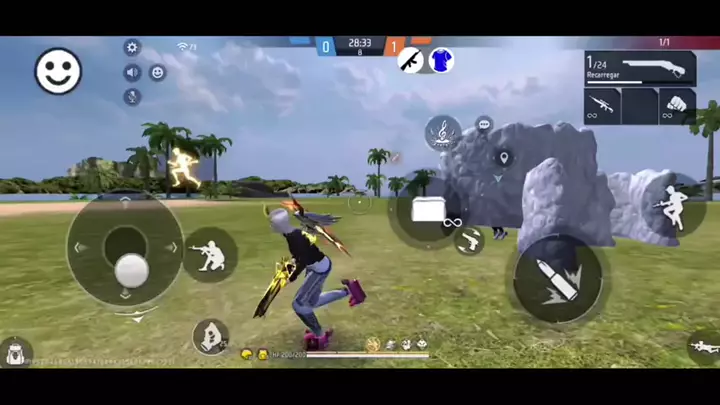The width and height of the screenshot is (720, 405).
Task: Toggle the microphone voice chat icon
Action: (x=132, y=96)
